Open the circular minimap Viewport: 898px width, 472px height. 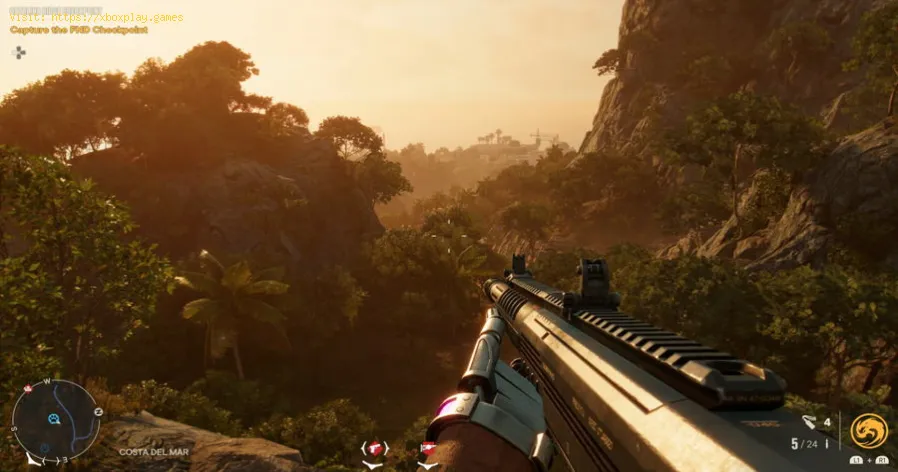pos(55,420)
